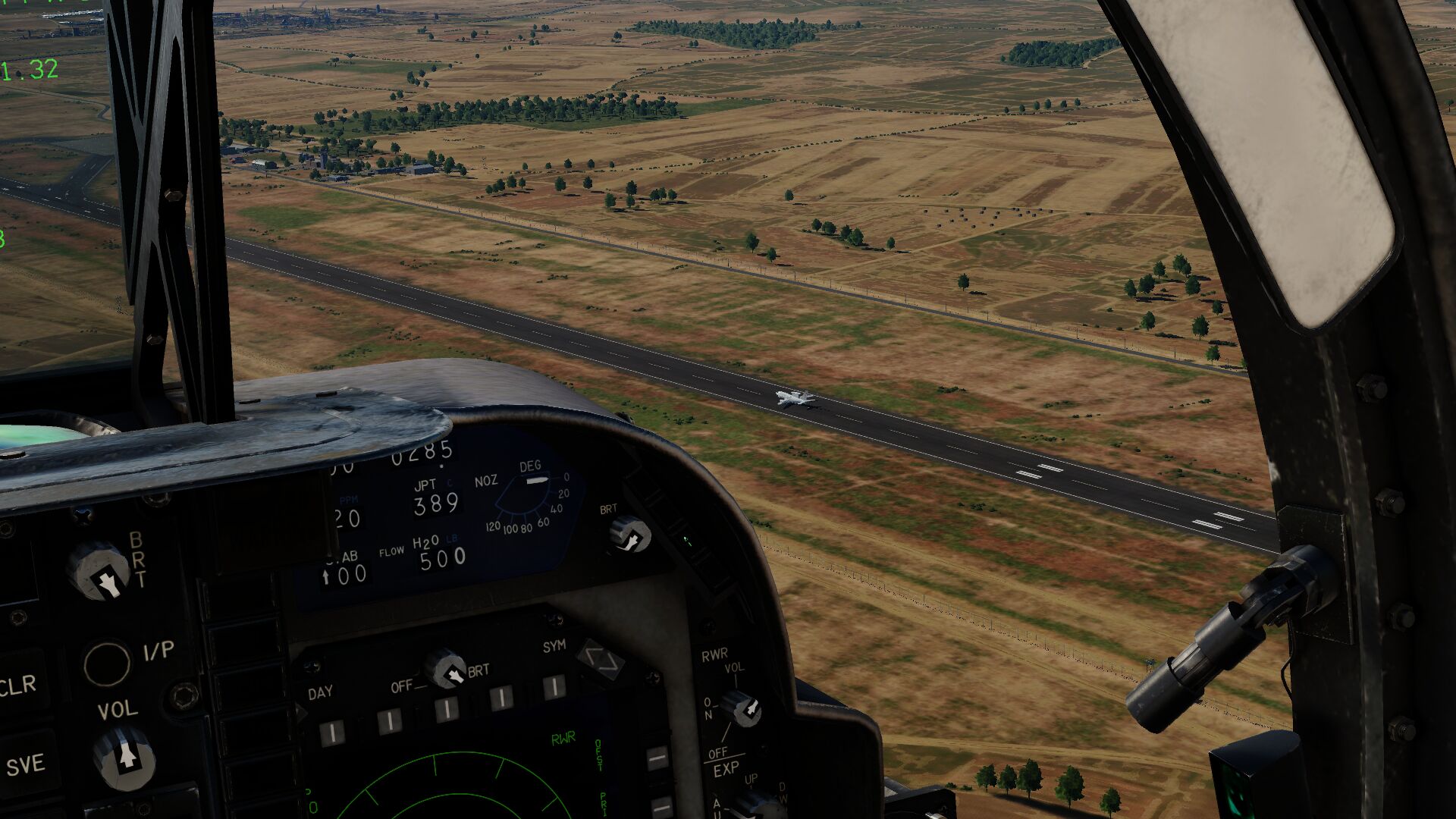Screen dimensions: 1456x819
Task: Choose the MPCD button beside PRI
Action: coord(661,807)
